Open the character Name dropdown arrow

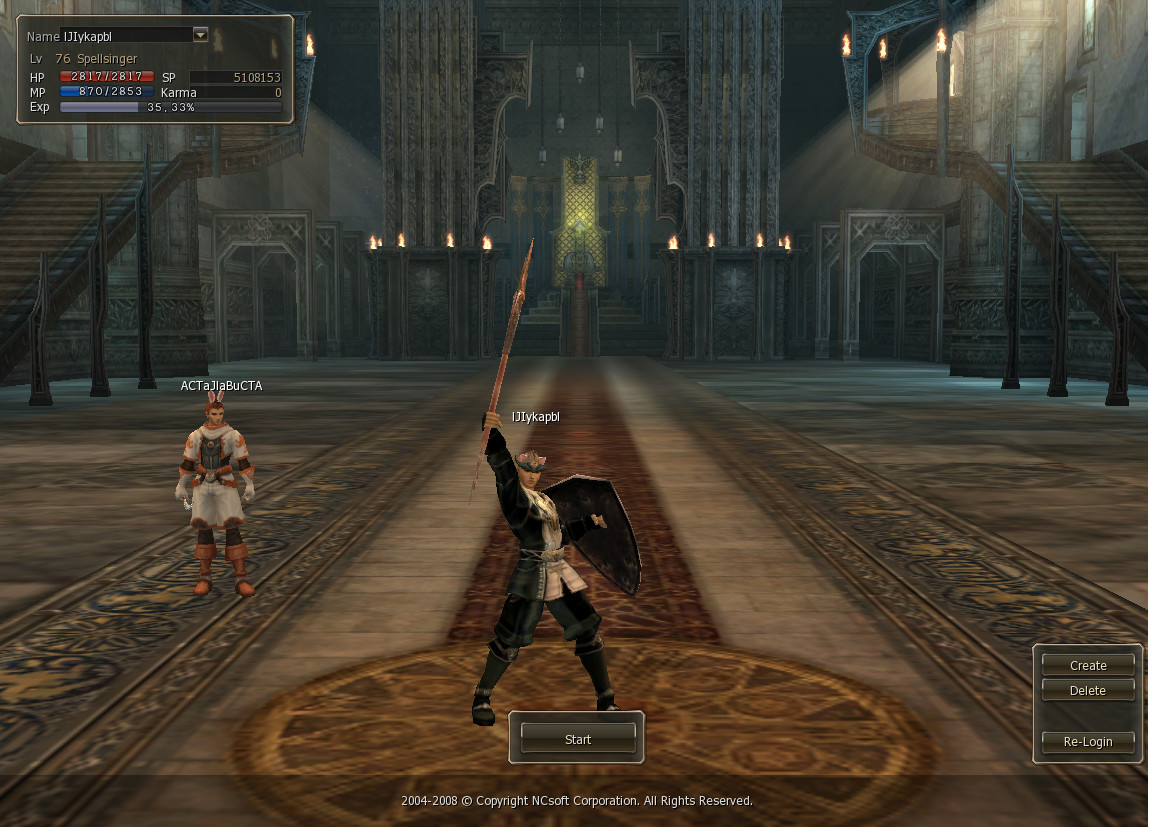coord(200,35)
